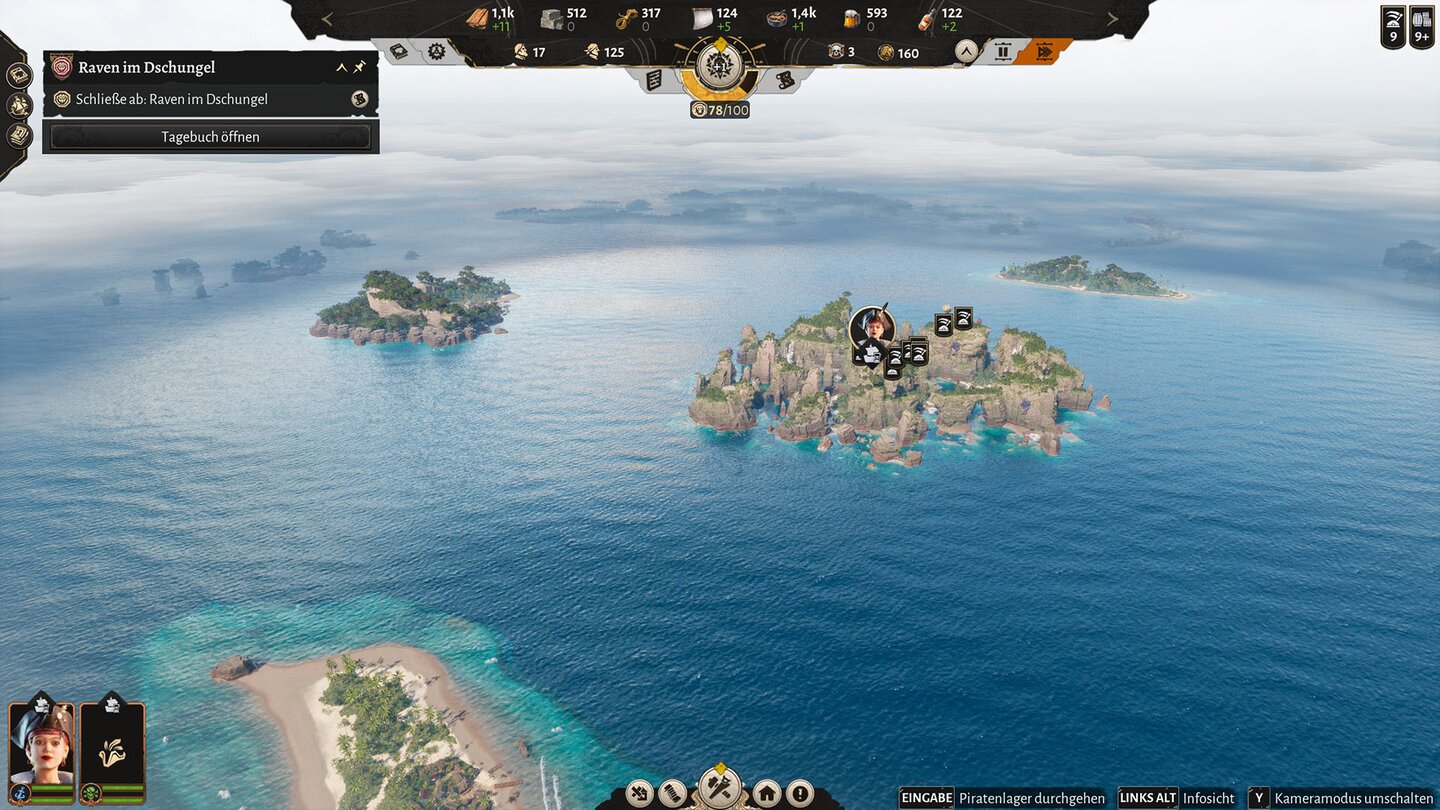Open the exclamation mark alerts button

[800, 794]
